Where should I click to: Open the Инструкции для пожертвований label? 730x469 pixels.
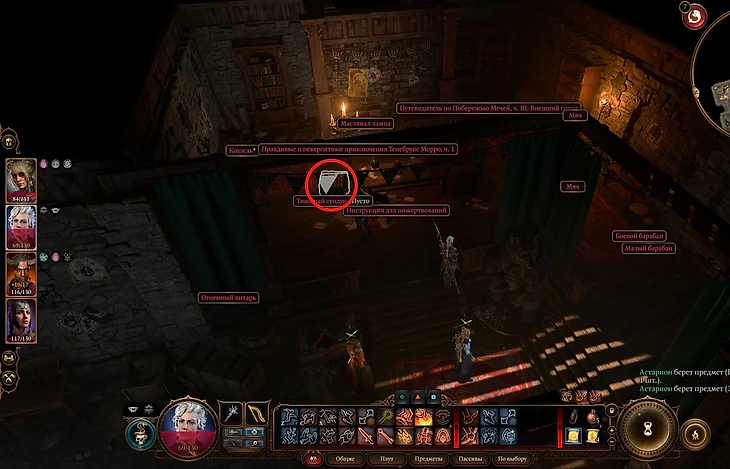[397, 211]
